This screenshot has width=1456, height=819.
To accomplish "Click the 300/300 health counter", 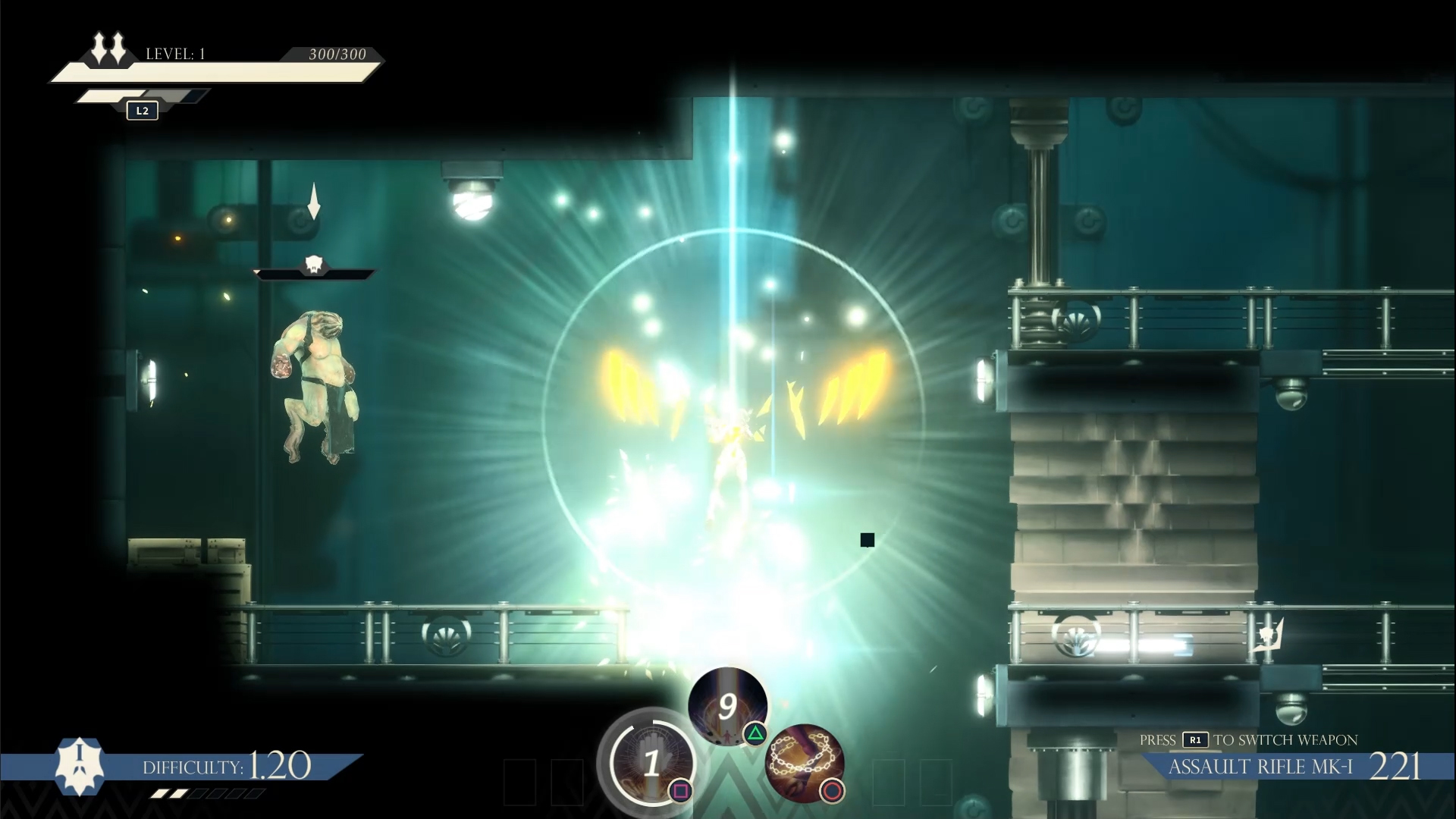I will [x=335, y=55].
